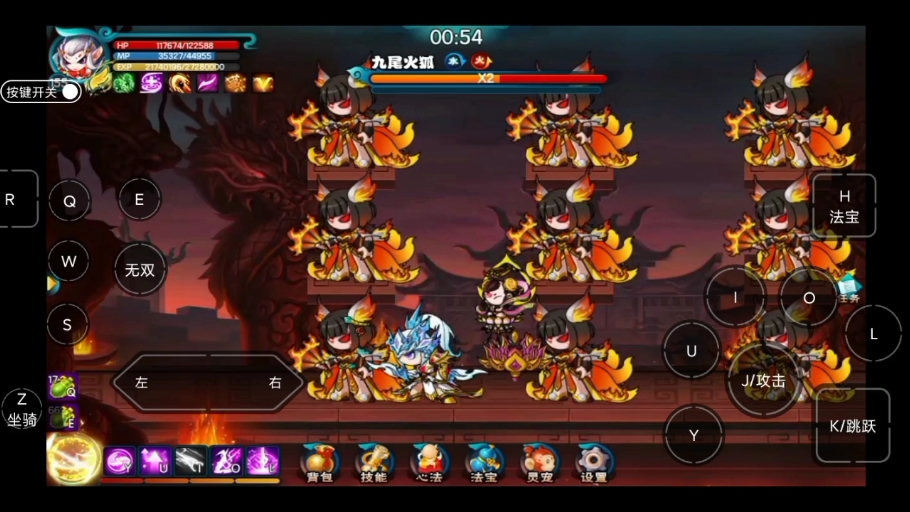Viewport: 910px width, 512px height.
Task: Open the 法宝 treasure menu in the bottom bar
Action: 484,462
